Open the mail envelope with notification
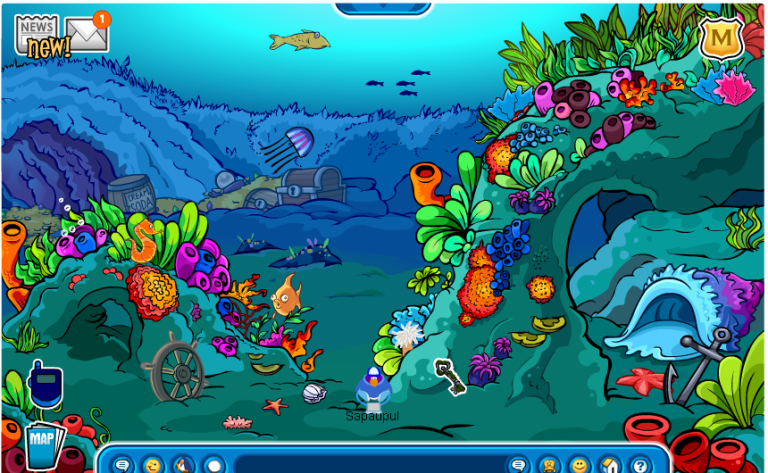The width and height of the screenshot is (768, 473). 88,36
